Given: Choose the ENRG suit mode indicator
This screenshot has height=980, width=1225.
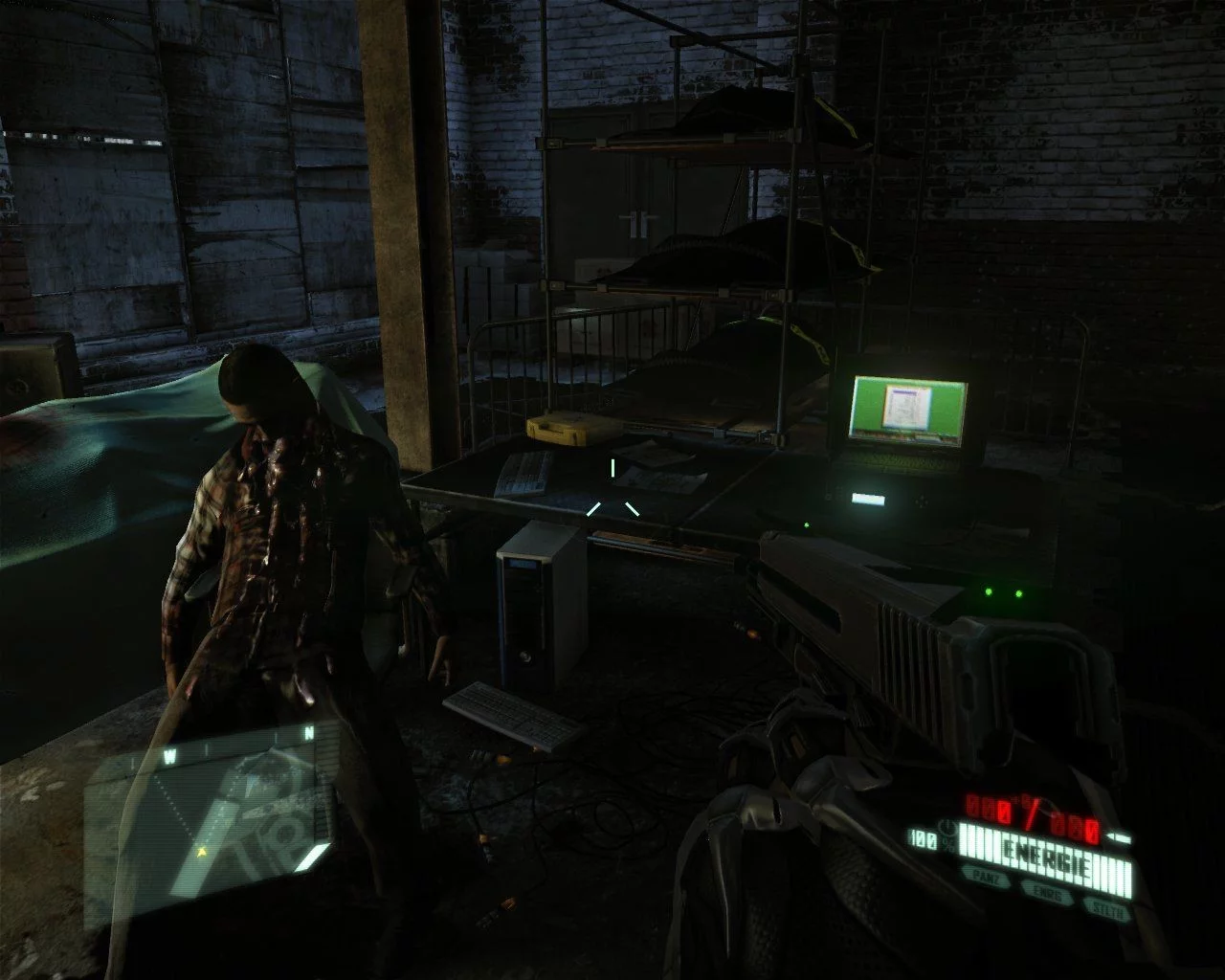Looking at the screenshot, I should 1046,891.
